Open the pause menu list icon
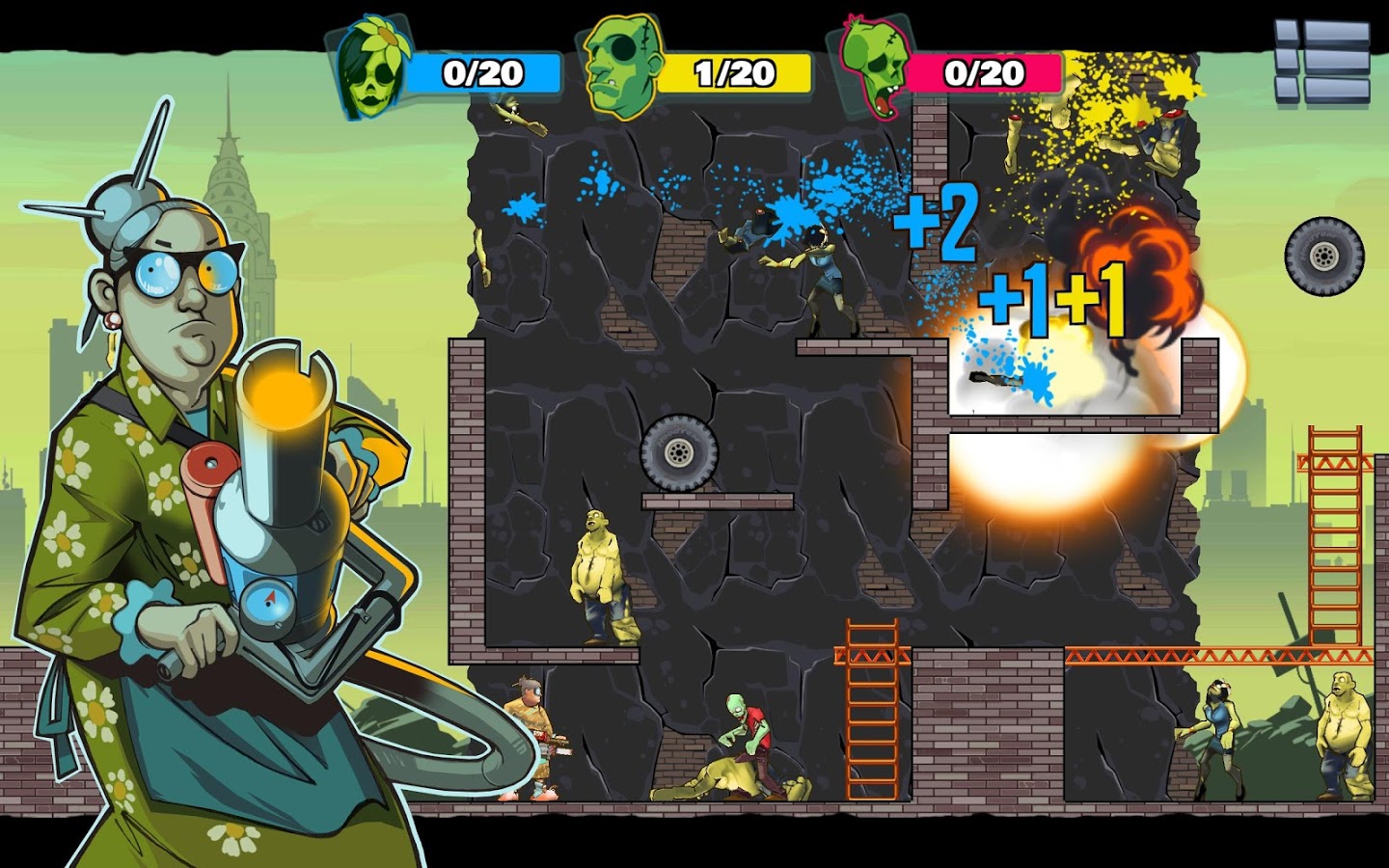Screen dimensions: 1389x868 pos(1322,62)
